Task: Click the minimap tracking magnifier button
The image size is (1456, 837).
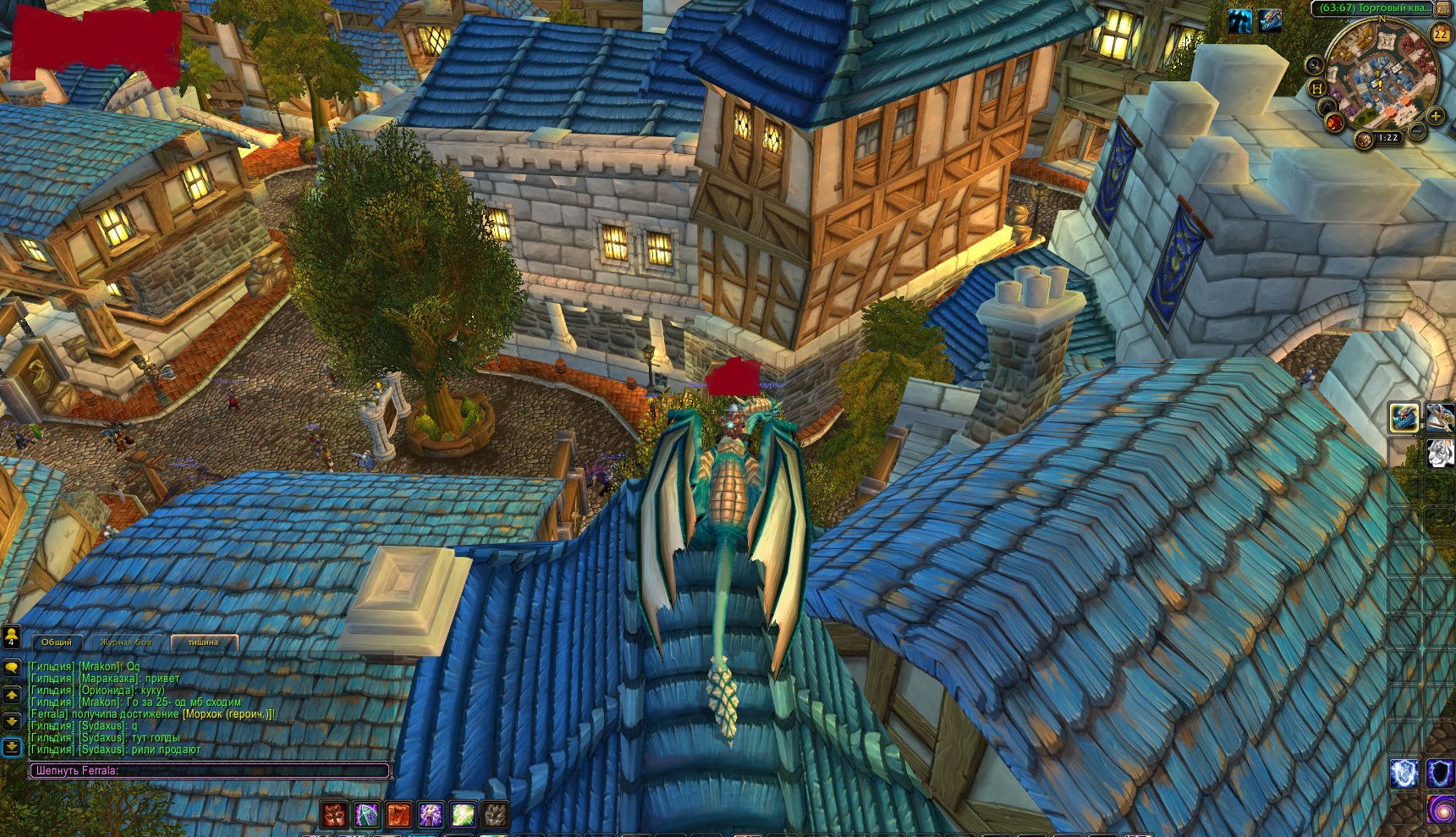Action: click(x=1314, y=64)
